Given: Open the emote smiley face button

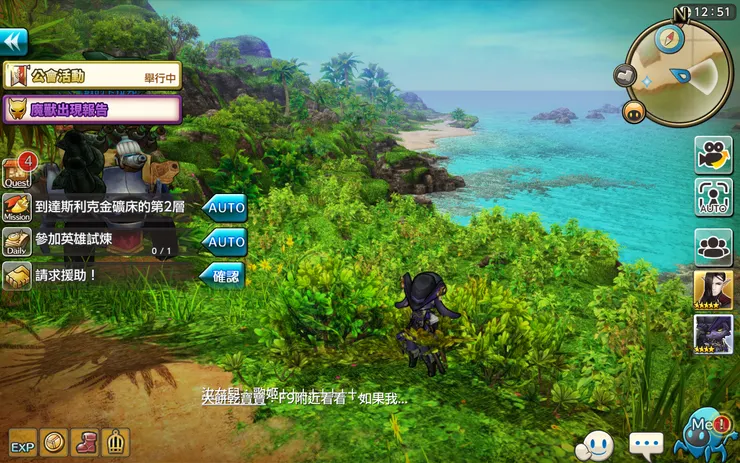Looking at the screenshot, I should [x=597, y=441].
